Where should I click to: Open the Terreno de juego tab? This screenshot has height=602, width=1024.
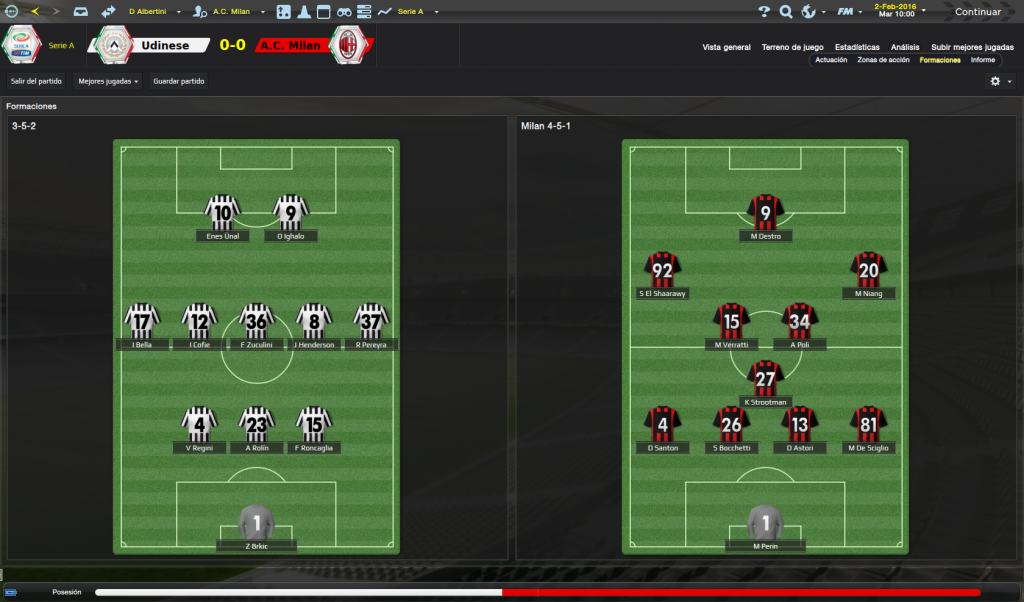coord(792,47)
